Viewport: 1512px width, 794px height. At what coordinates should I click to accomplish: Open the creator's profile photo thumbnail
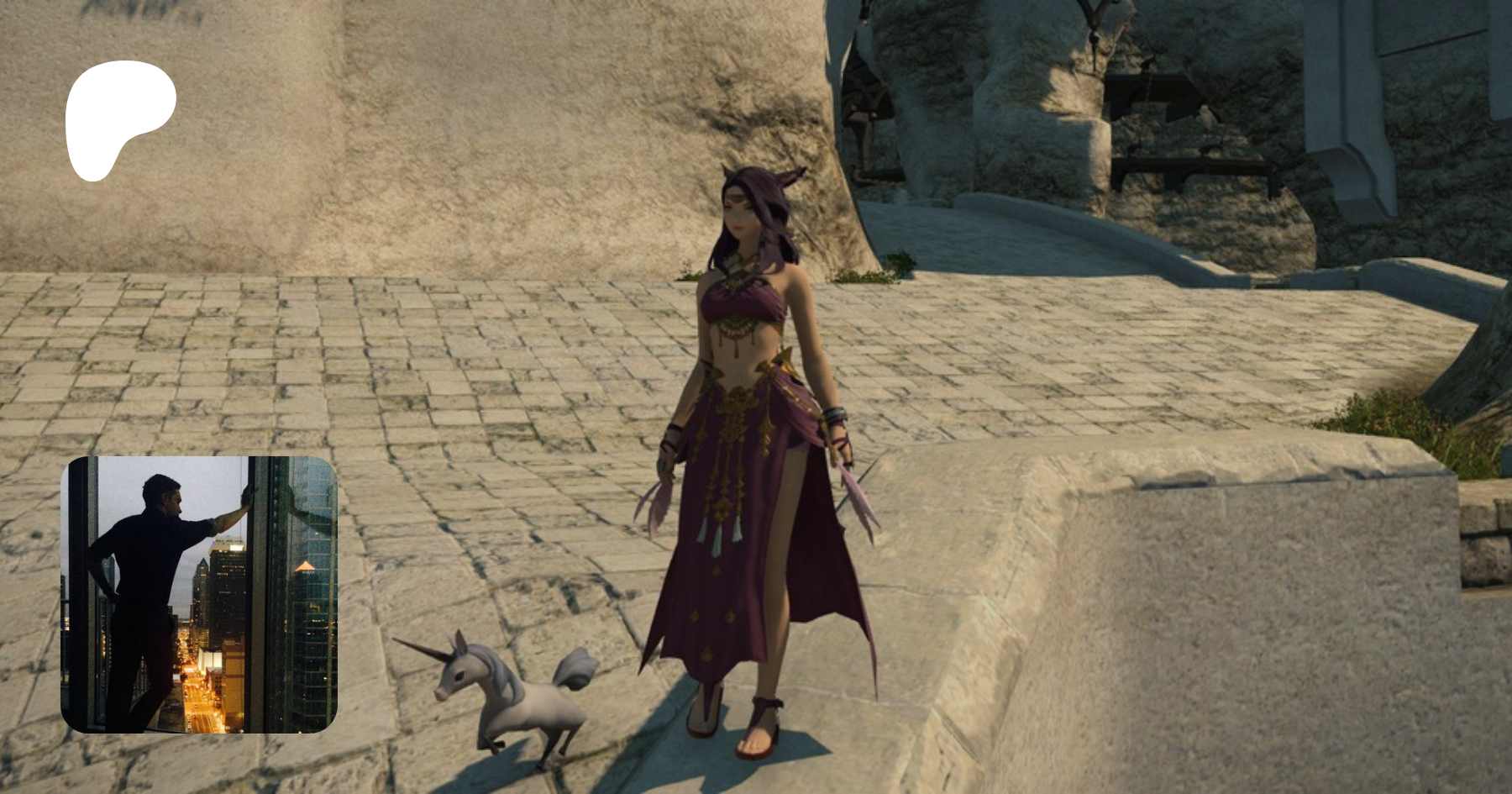click(199, 594)
